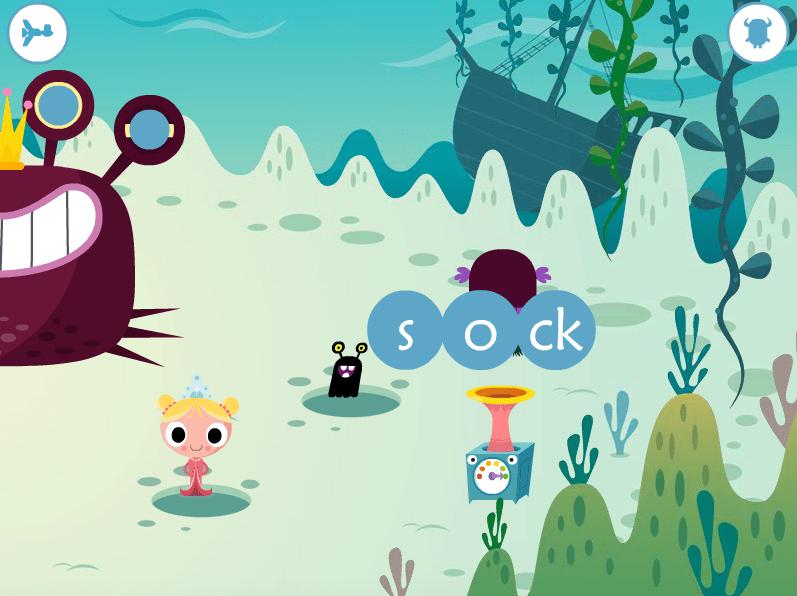Viewport: 797px width, 596px height.
Task: Click the airplane button in the corner
Action: point(38,33)
